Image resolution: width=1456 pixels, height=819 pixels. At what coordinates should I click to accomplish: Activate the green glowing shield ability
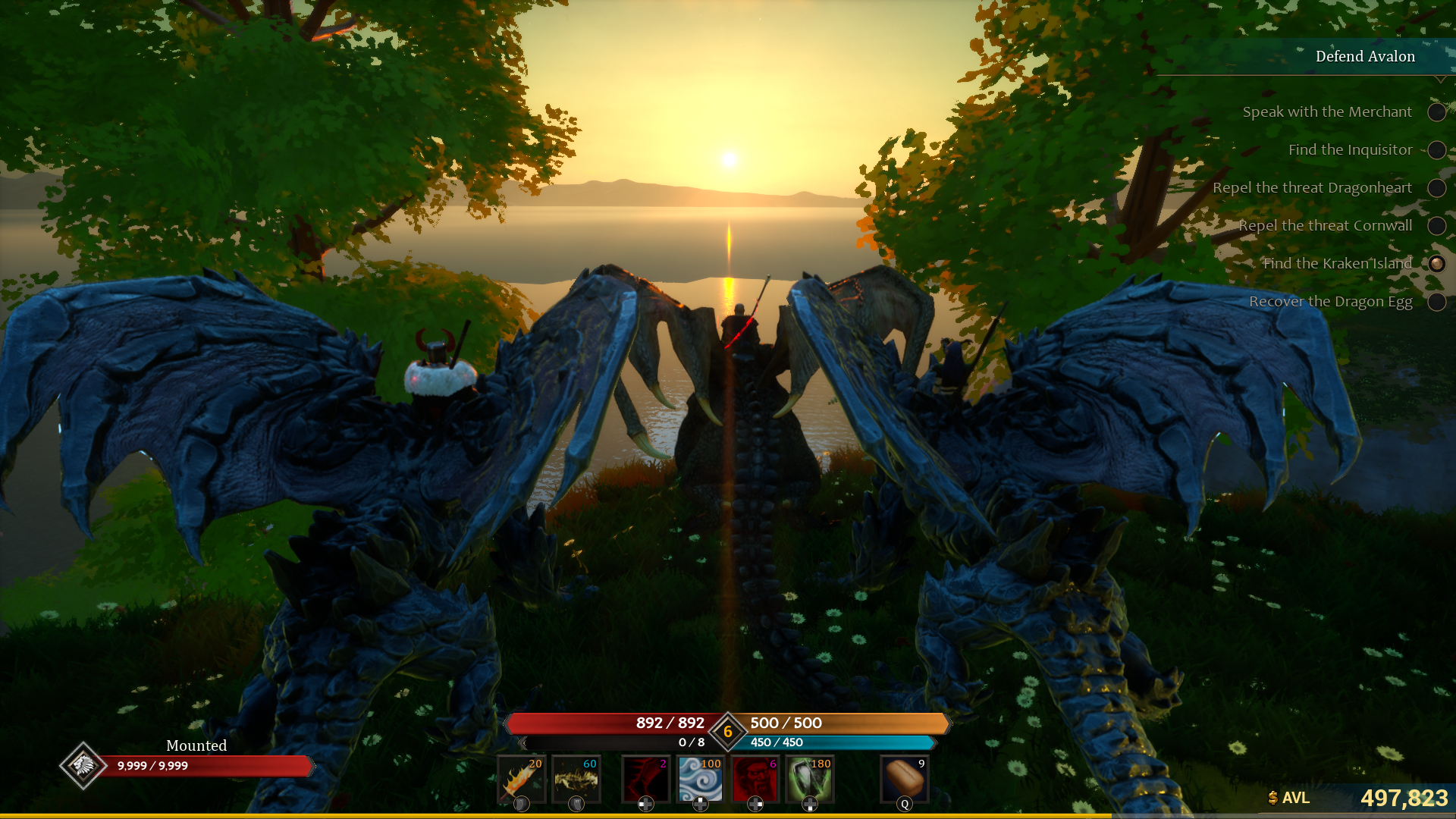pos(810,777)
